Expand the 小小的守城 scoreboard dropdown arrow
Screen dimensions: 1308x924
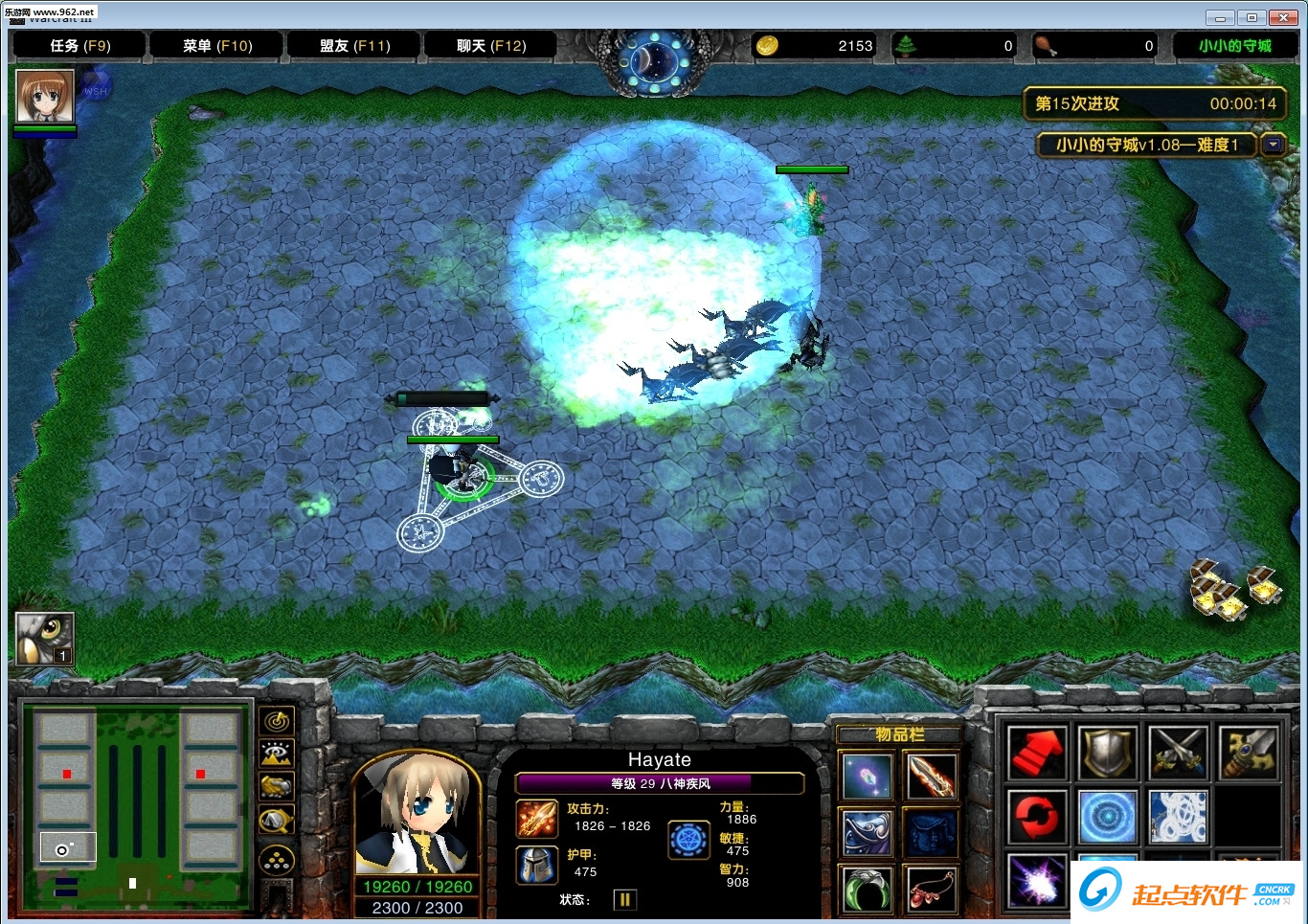(x=1273, y=145)
